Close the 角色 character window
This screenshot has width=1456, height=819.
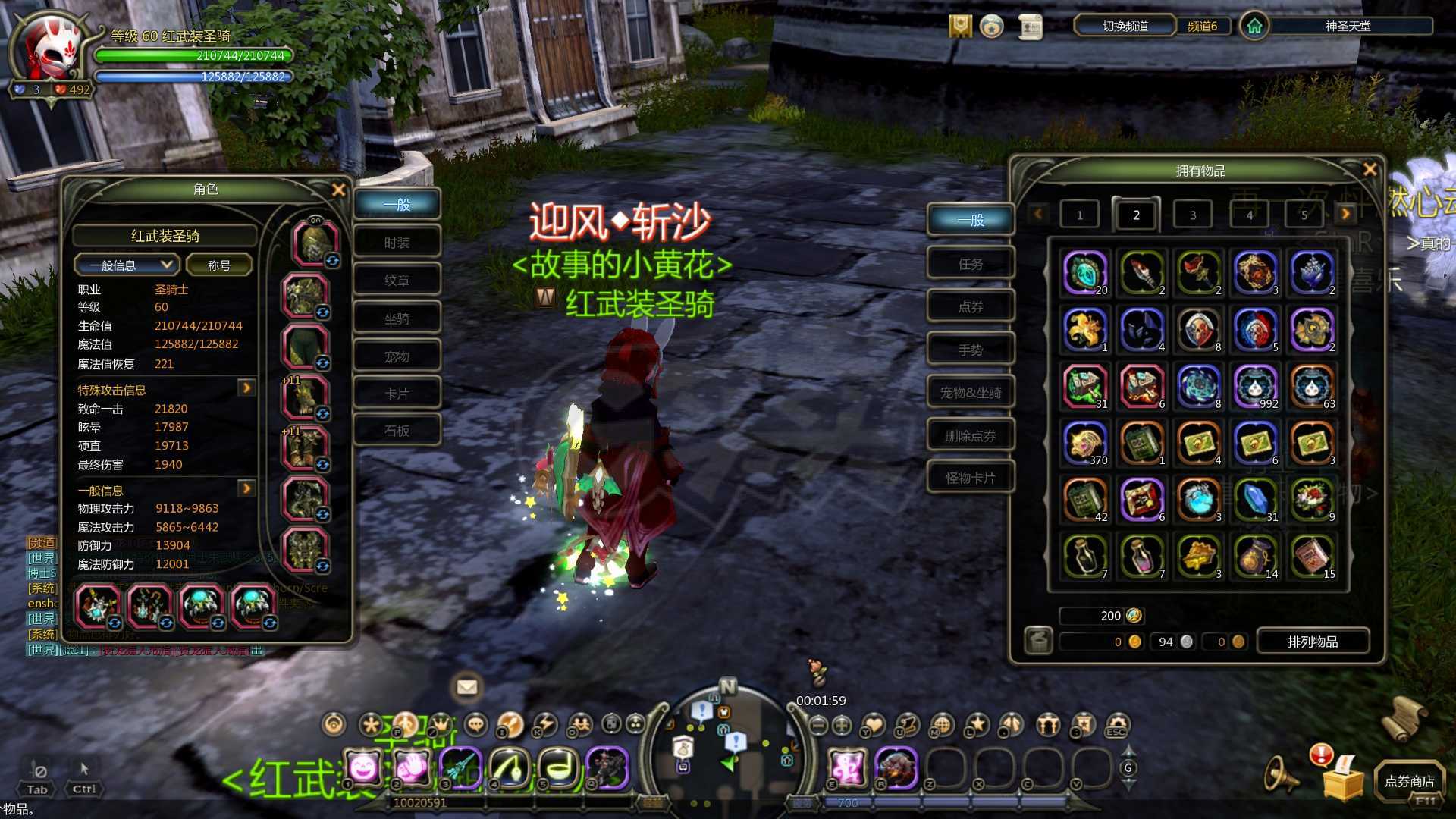pos(338,190)
